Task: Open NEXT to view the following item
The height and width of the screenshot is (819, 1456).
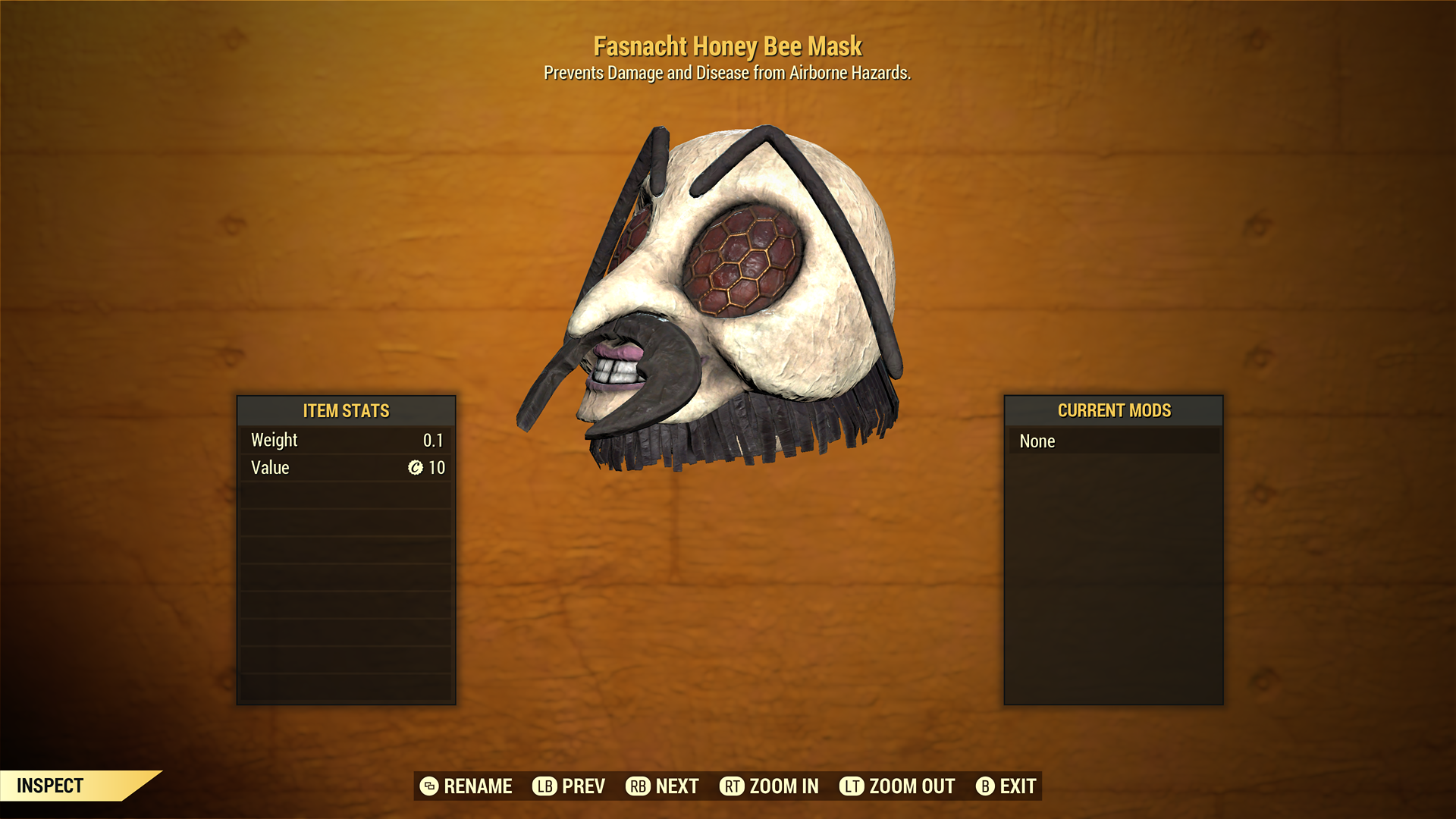Action: pos(677,786)
